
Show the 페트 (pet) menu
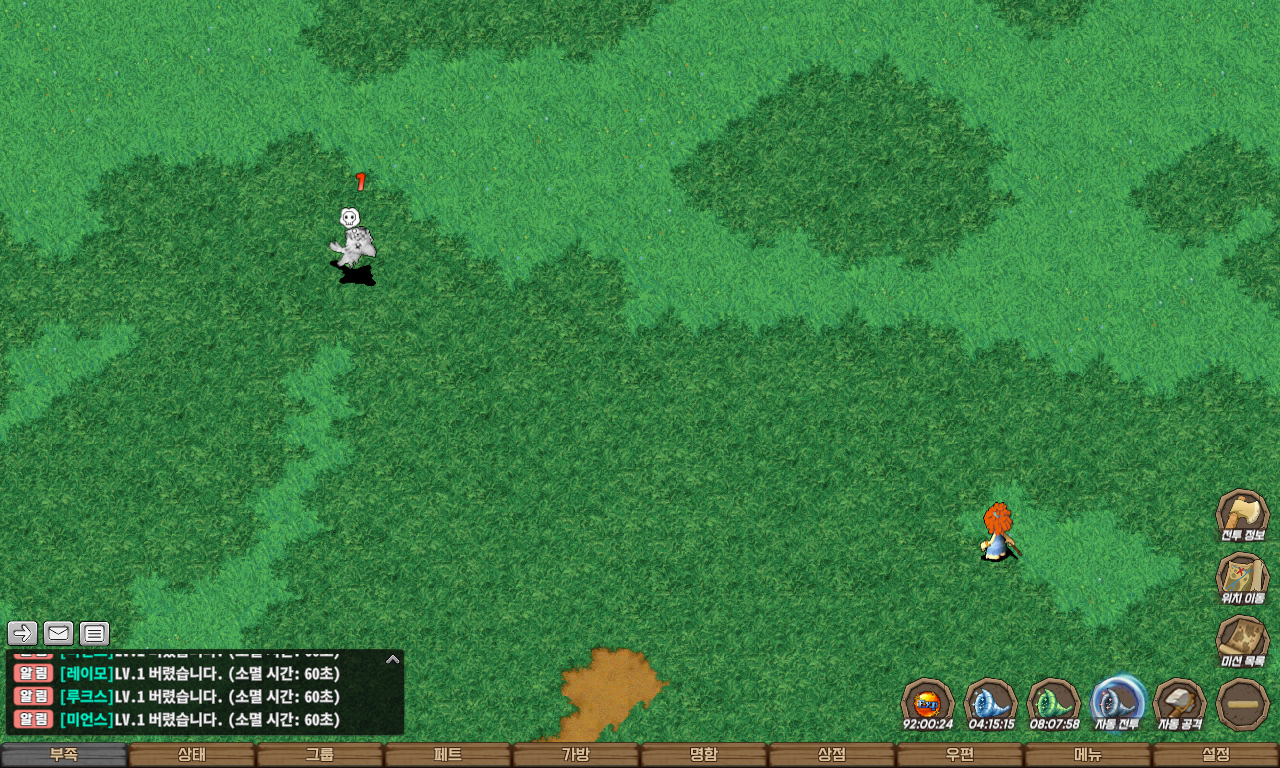tap(448, 755)
